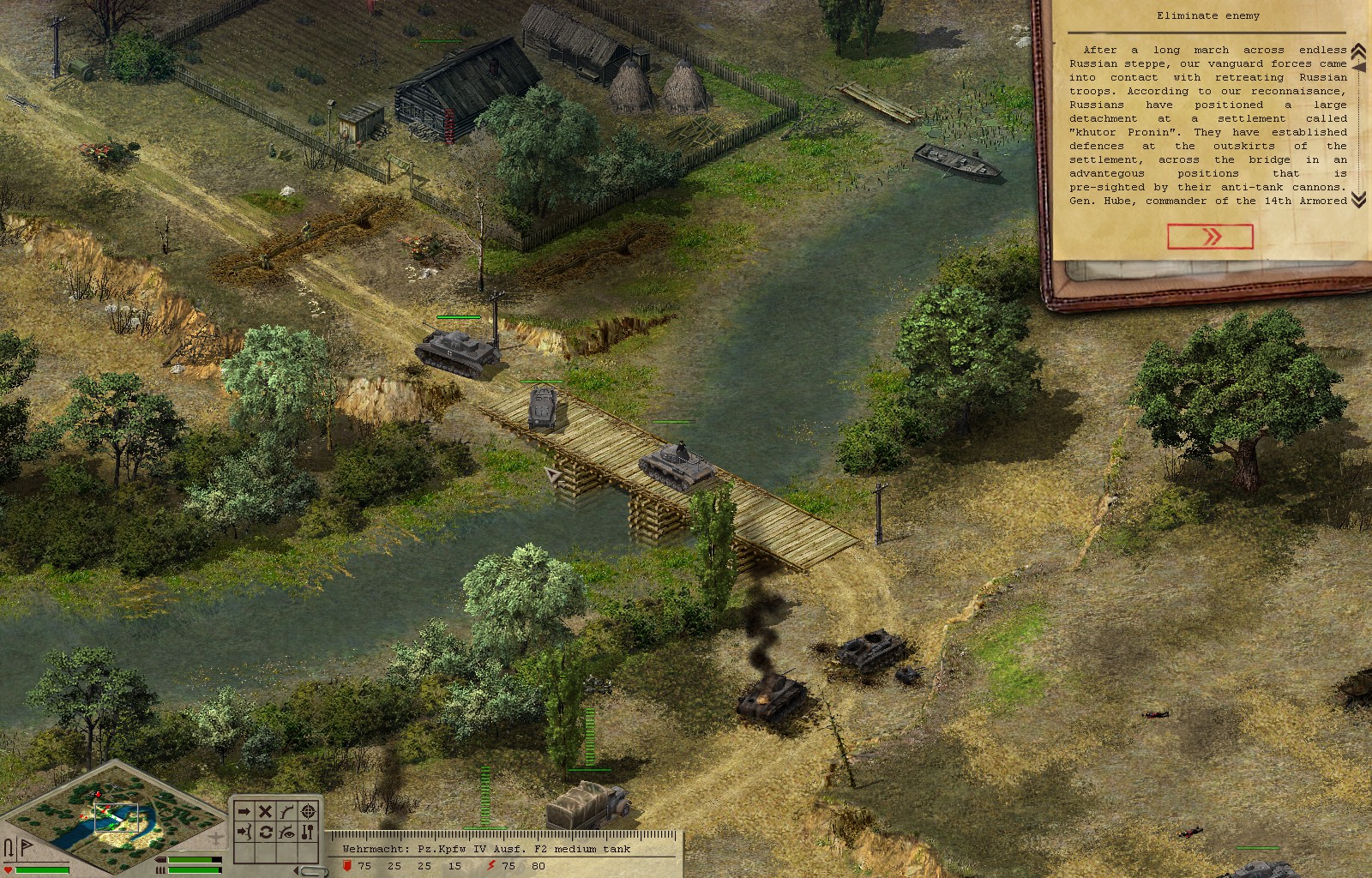Collapse the command panel with the left-pointing arrow
Image resolution: width=1372 pixels, height=878 pixels.
click(x=295, y=870)
